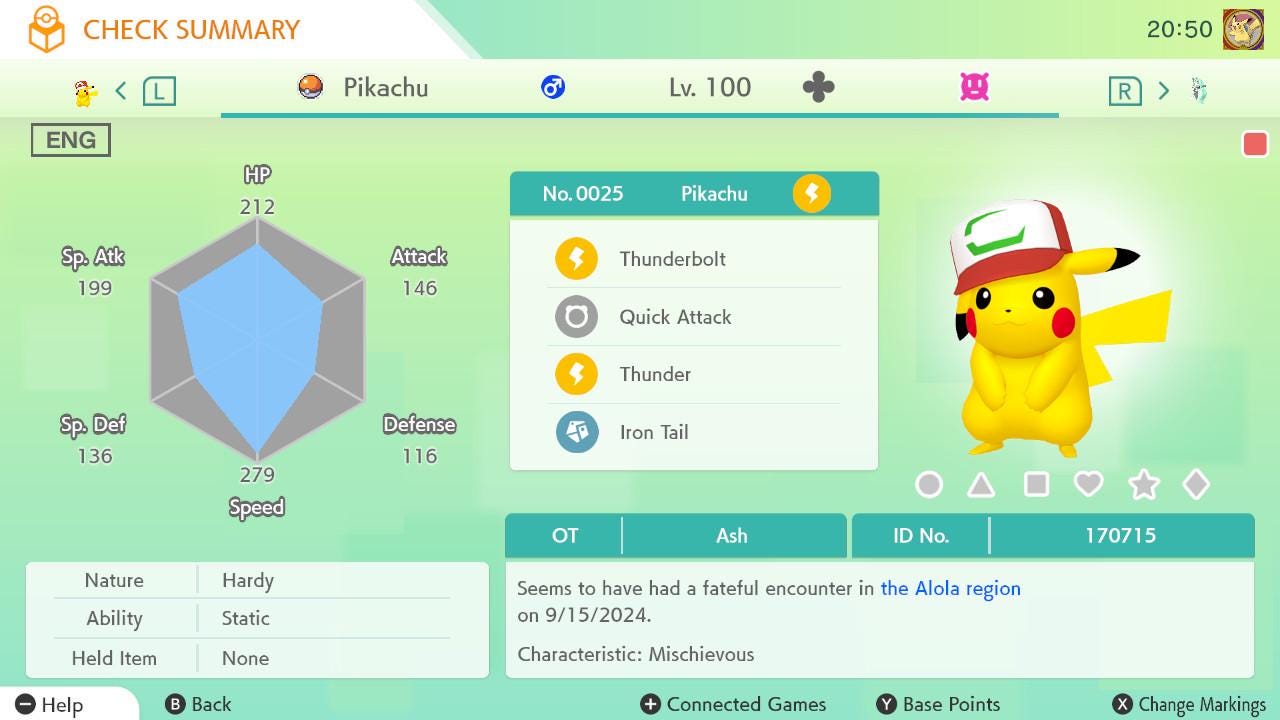Viewport: 1280px width, 720px height.
Task: Click the red square indicator
Action: point(1255,144)
